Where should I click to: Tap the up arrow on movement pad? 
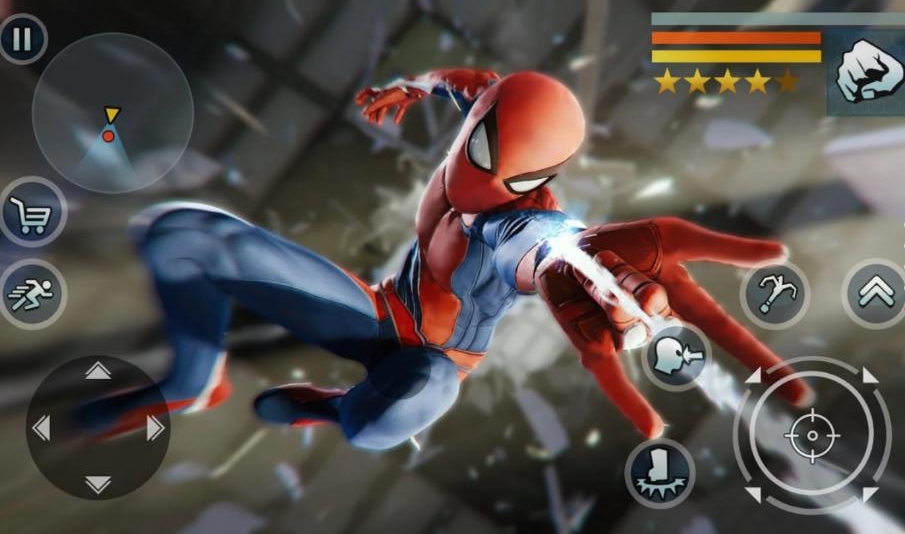[x=98, y=372]
